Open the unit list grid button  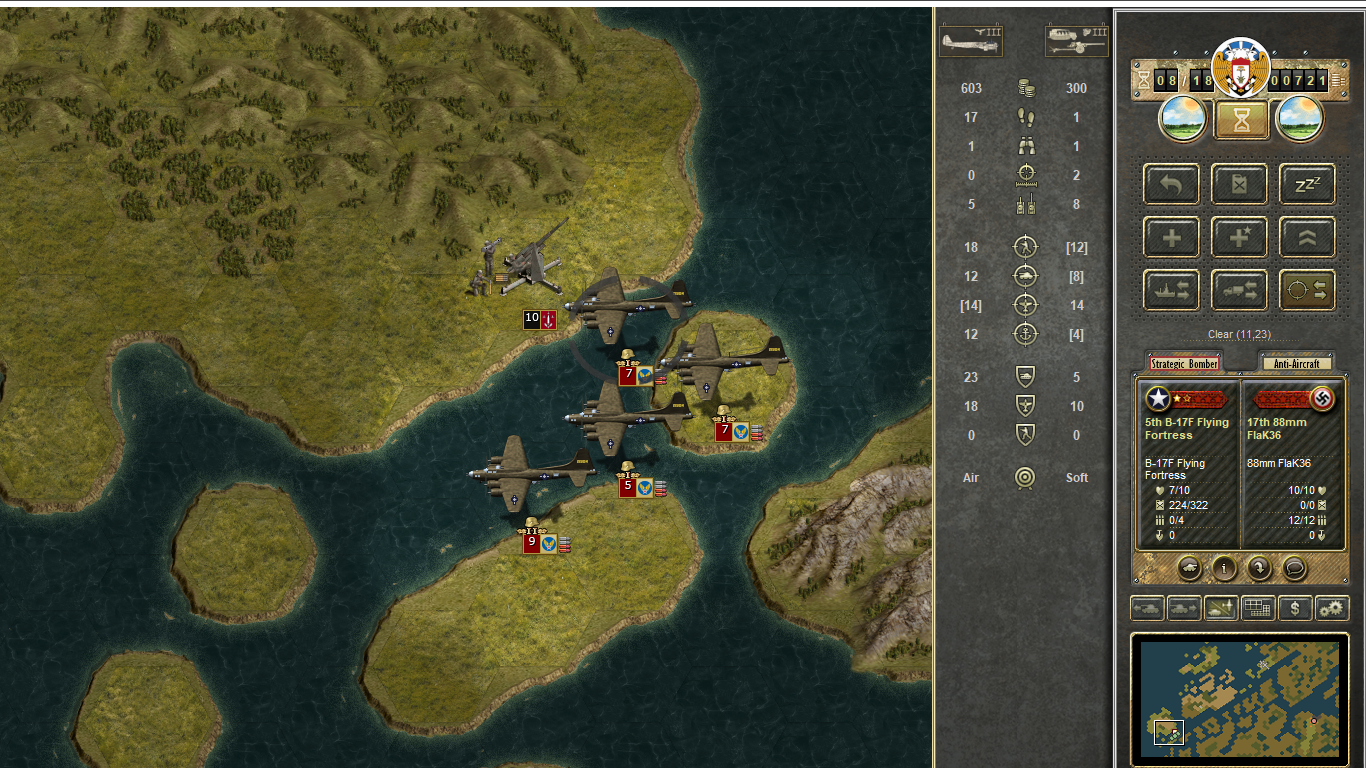coord(1258,608)
